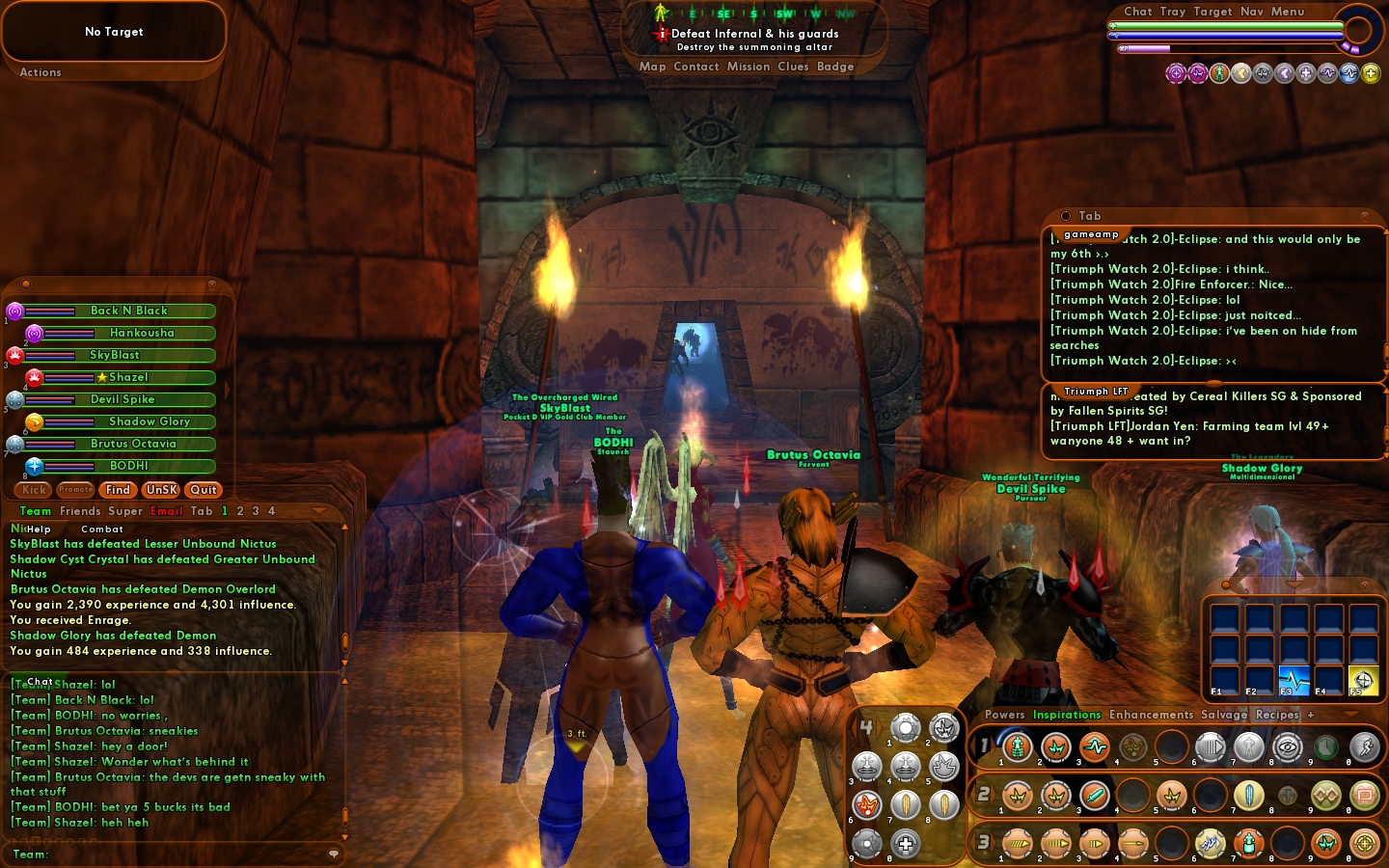Image resolution: width=1389 pixels, height=868 pixels.
Task: Open the Recipes tab
Action: 1277,715
